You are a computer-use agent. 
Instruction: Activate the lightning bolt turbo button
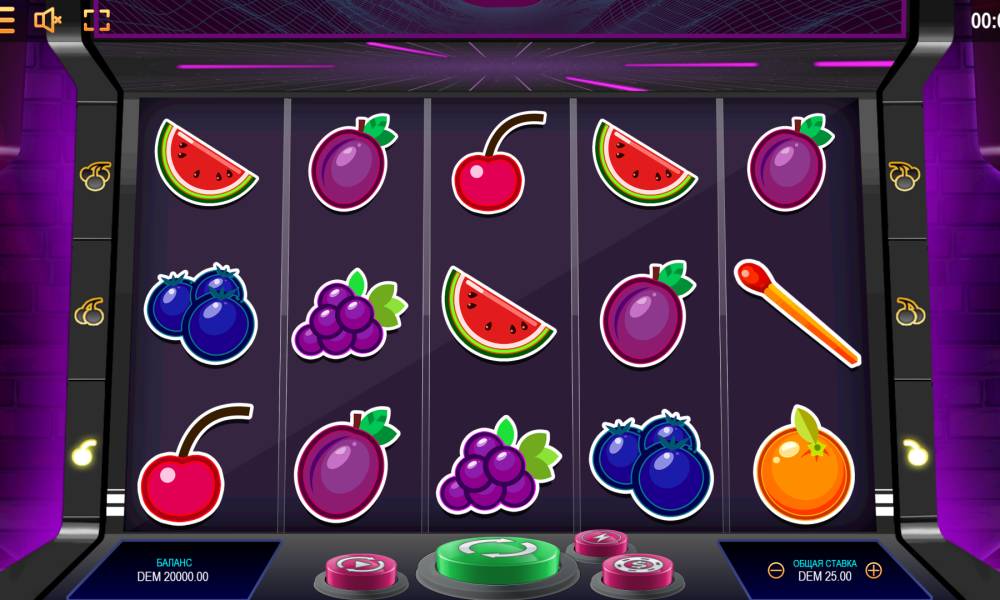point(600,541)
